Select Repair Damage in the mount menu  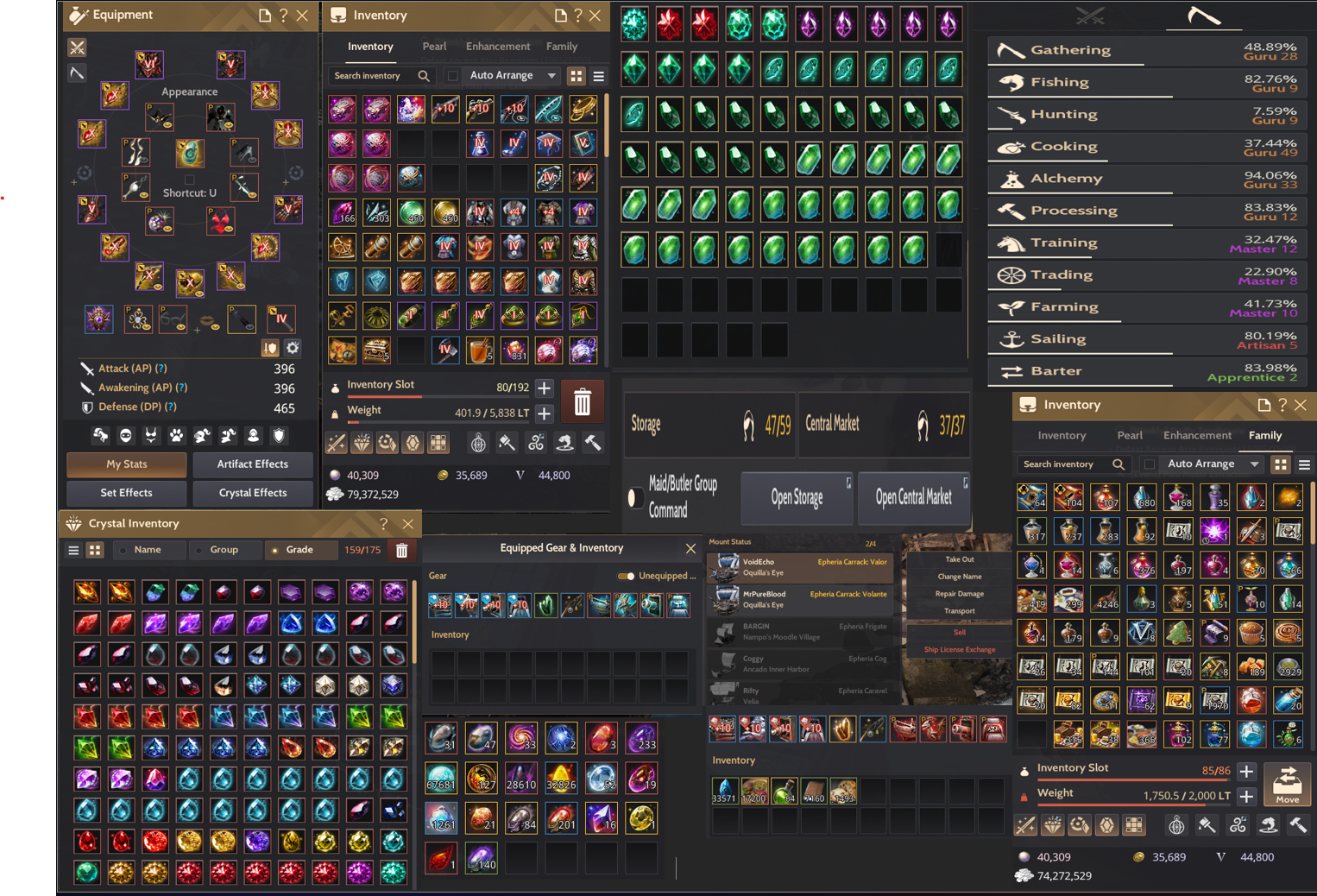(958, 593)
